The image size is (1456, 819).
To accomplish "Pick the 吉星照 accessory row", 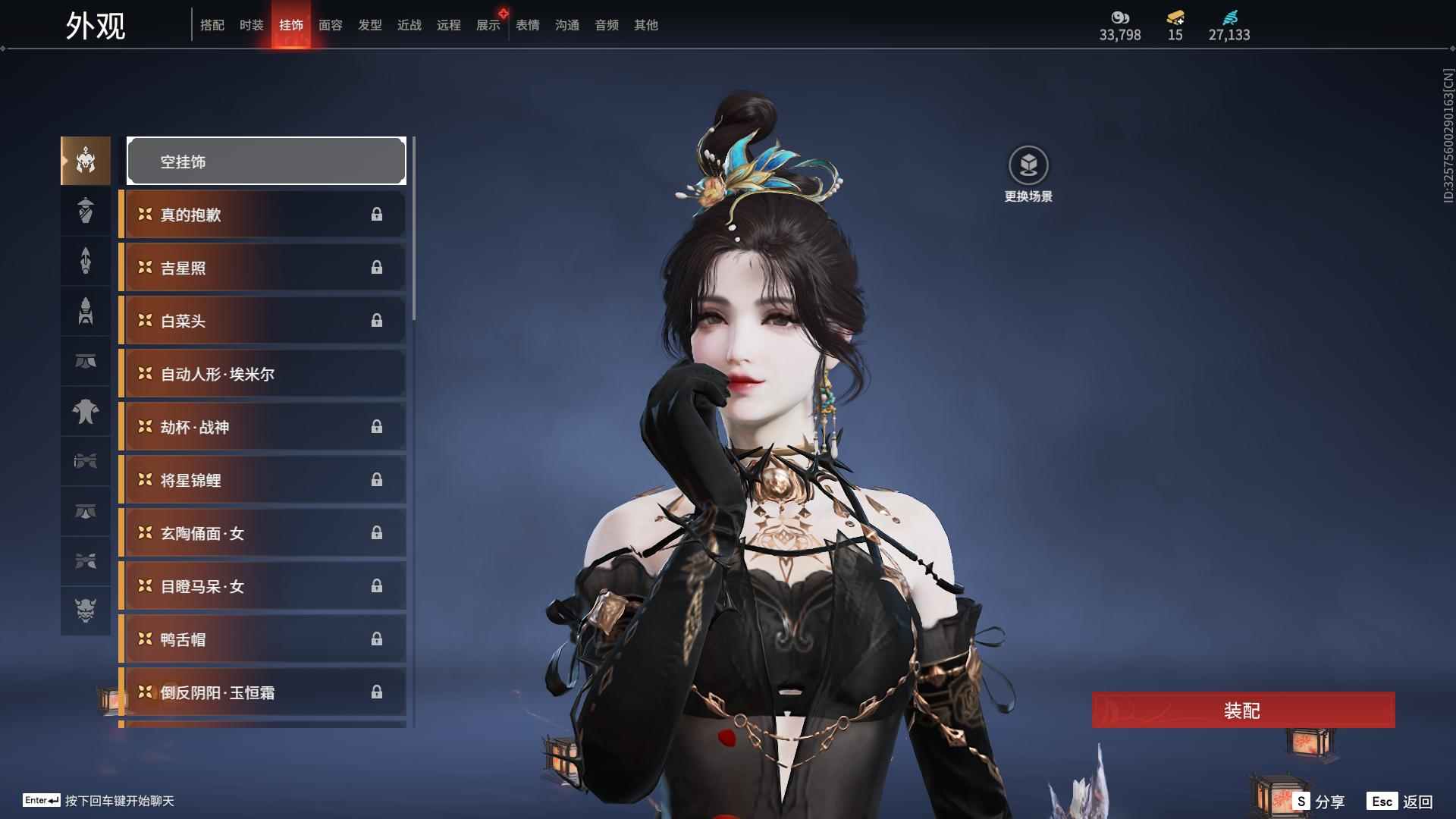I will [x=263, y=268].
